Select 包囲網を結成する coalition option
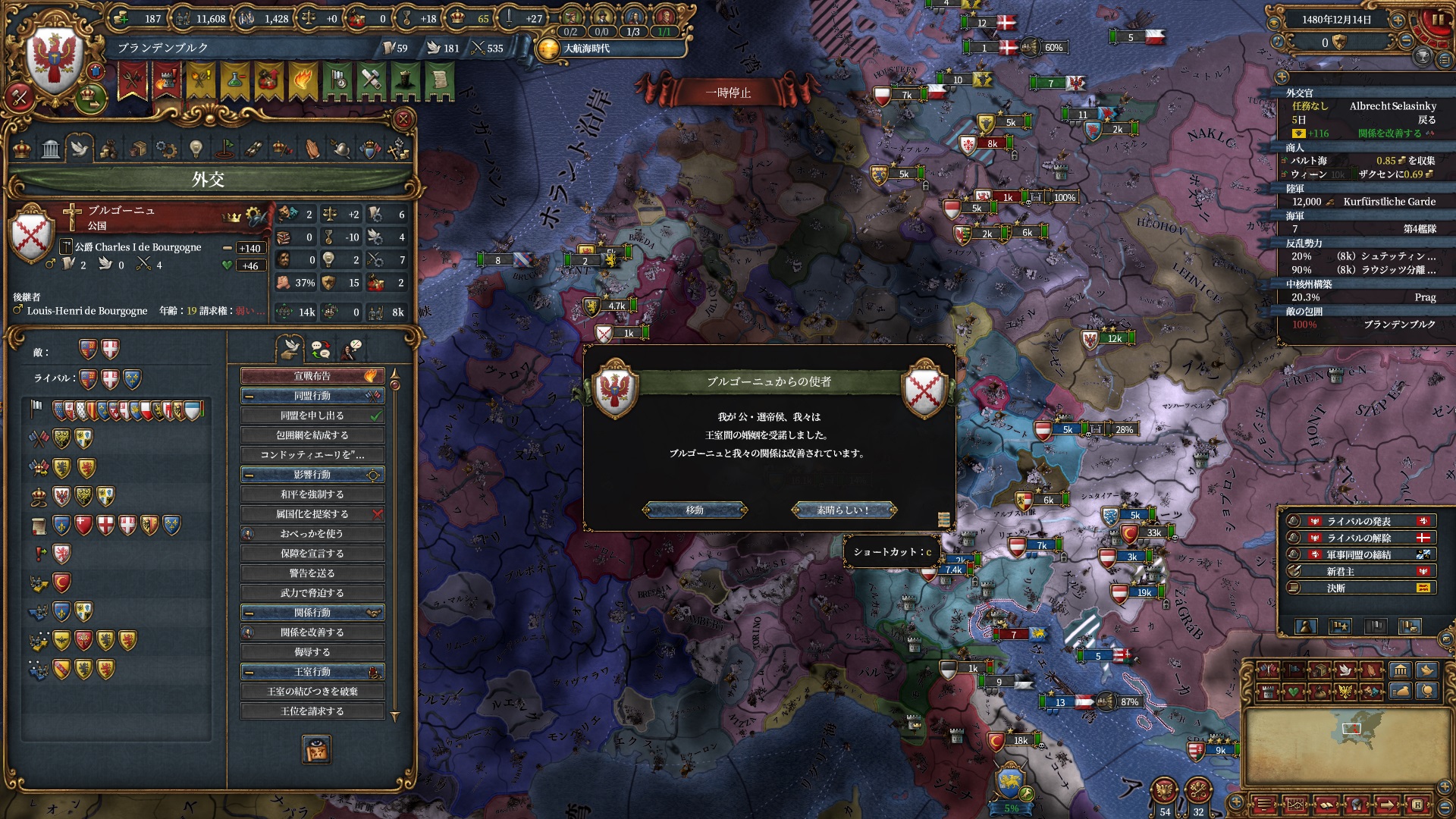 coord(312,435)
